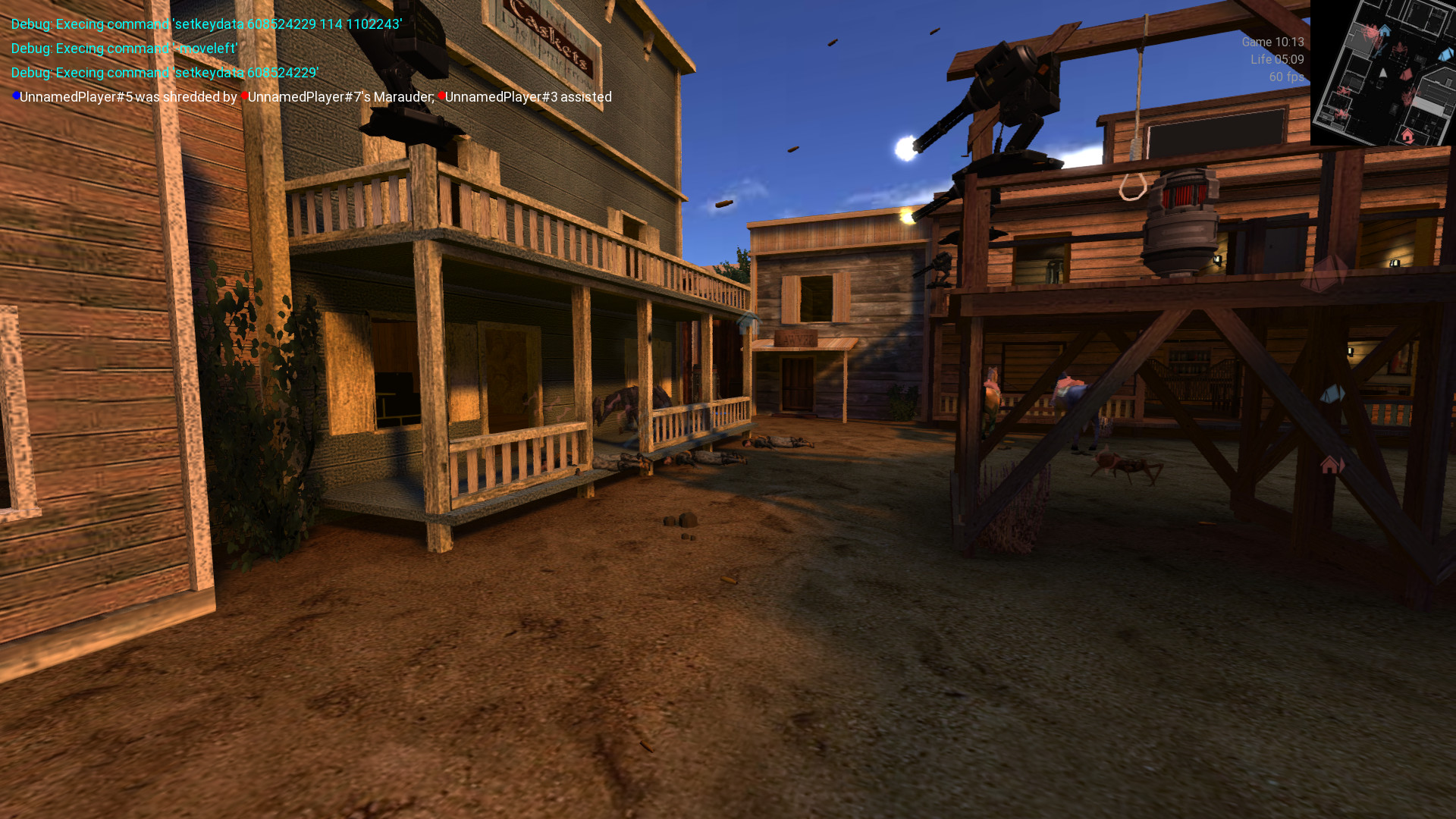Select the UnnamedPlayer#5 was shredded kill feed message
This screenshot has width=1456, height=819.
[312, 97]
